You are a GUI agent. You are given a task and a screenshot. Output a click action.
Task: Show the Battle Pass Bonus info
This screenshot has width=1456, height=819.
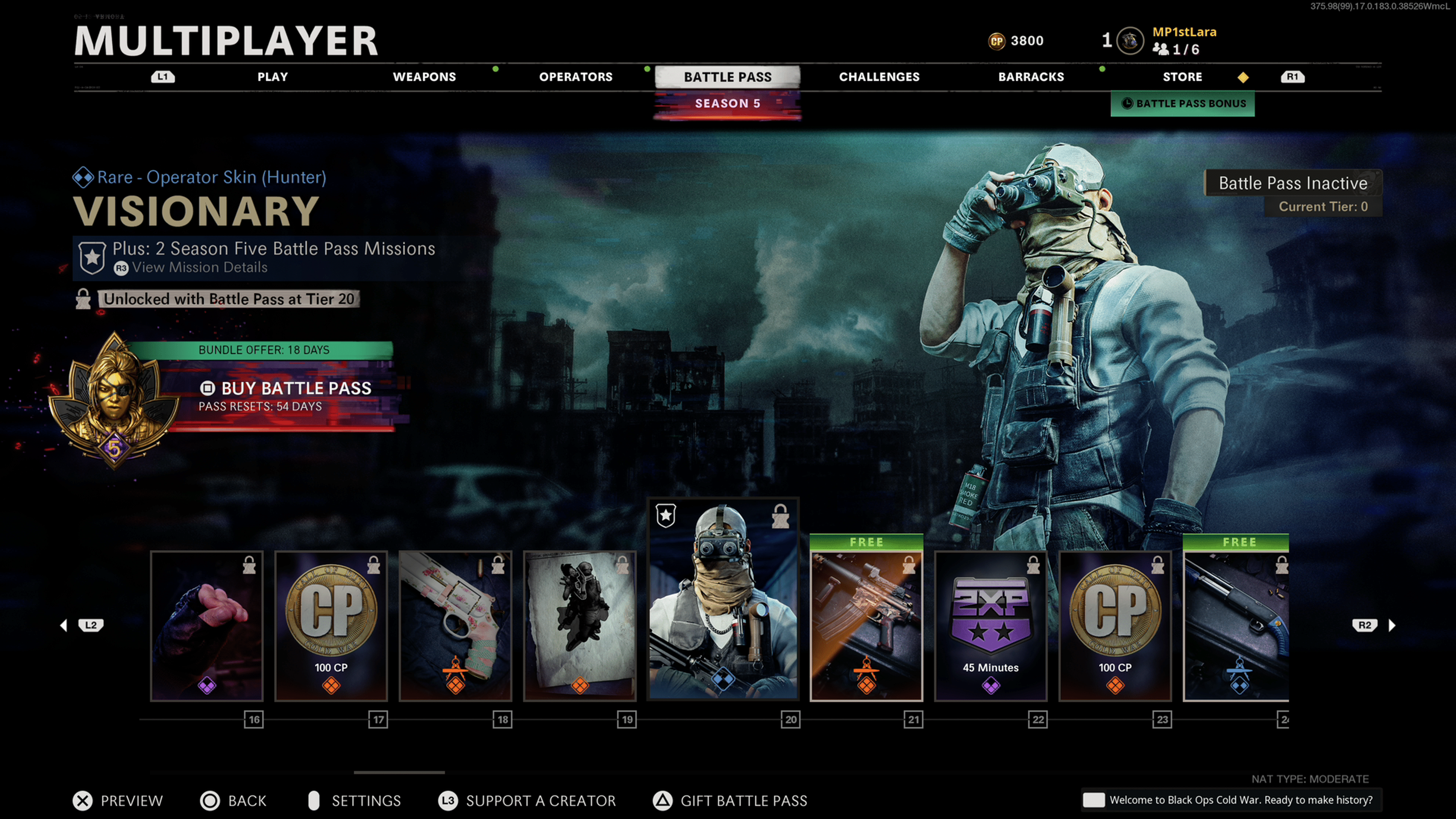(1183, 104)
